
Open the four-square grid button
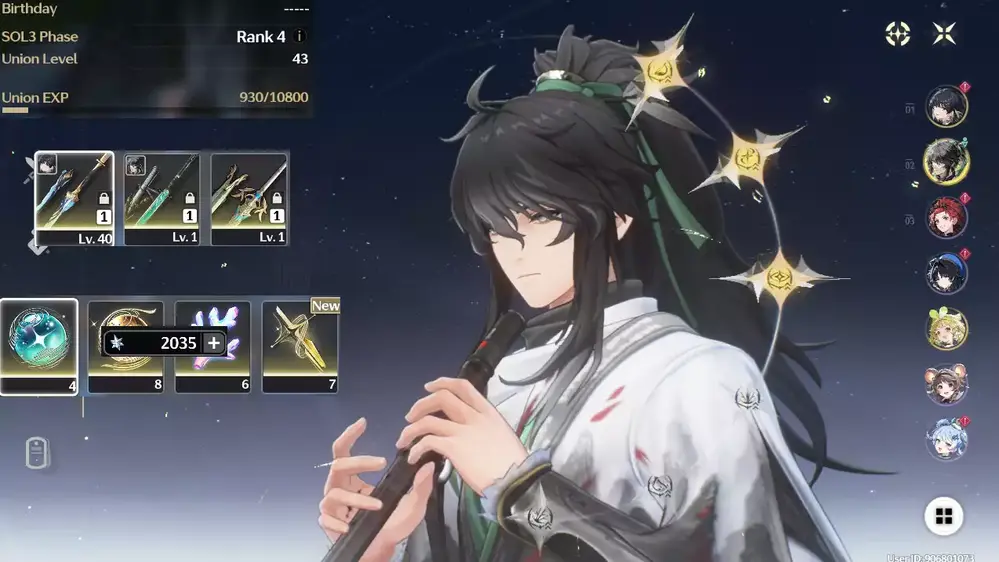pyautogui.click(x=943, y=516)
